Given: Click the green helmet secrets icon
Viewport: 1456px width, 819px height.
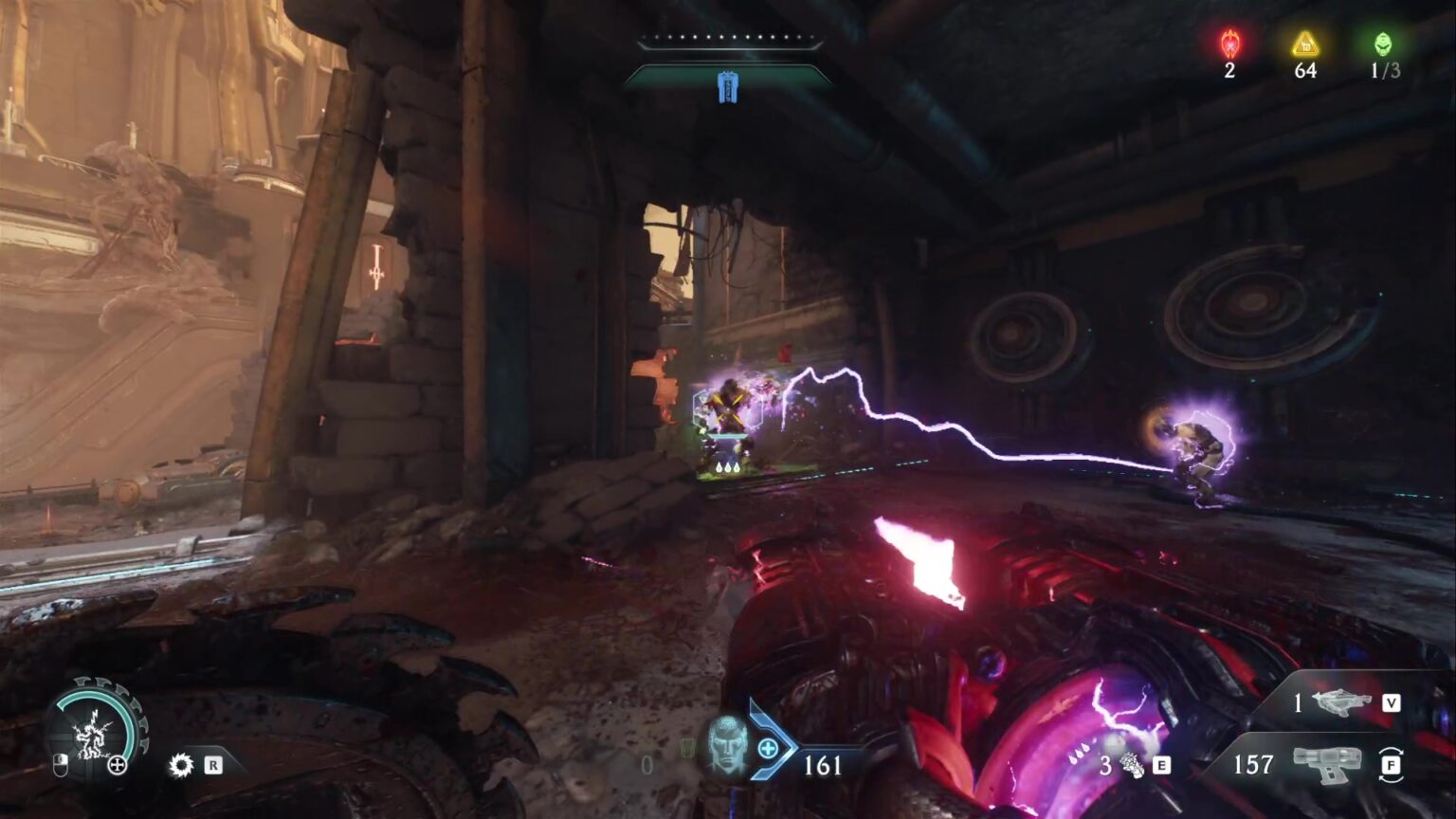Looking at the screenshot, I should (x=1384, y=44).
